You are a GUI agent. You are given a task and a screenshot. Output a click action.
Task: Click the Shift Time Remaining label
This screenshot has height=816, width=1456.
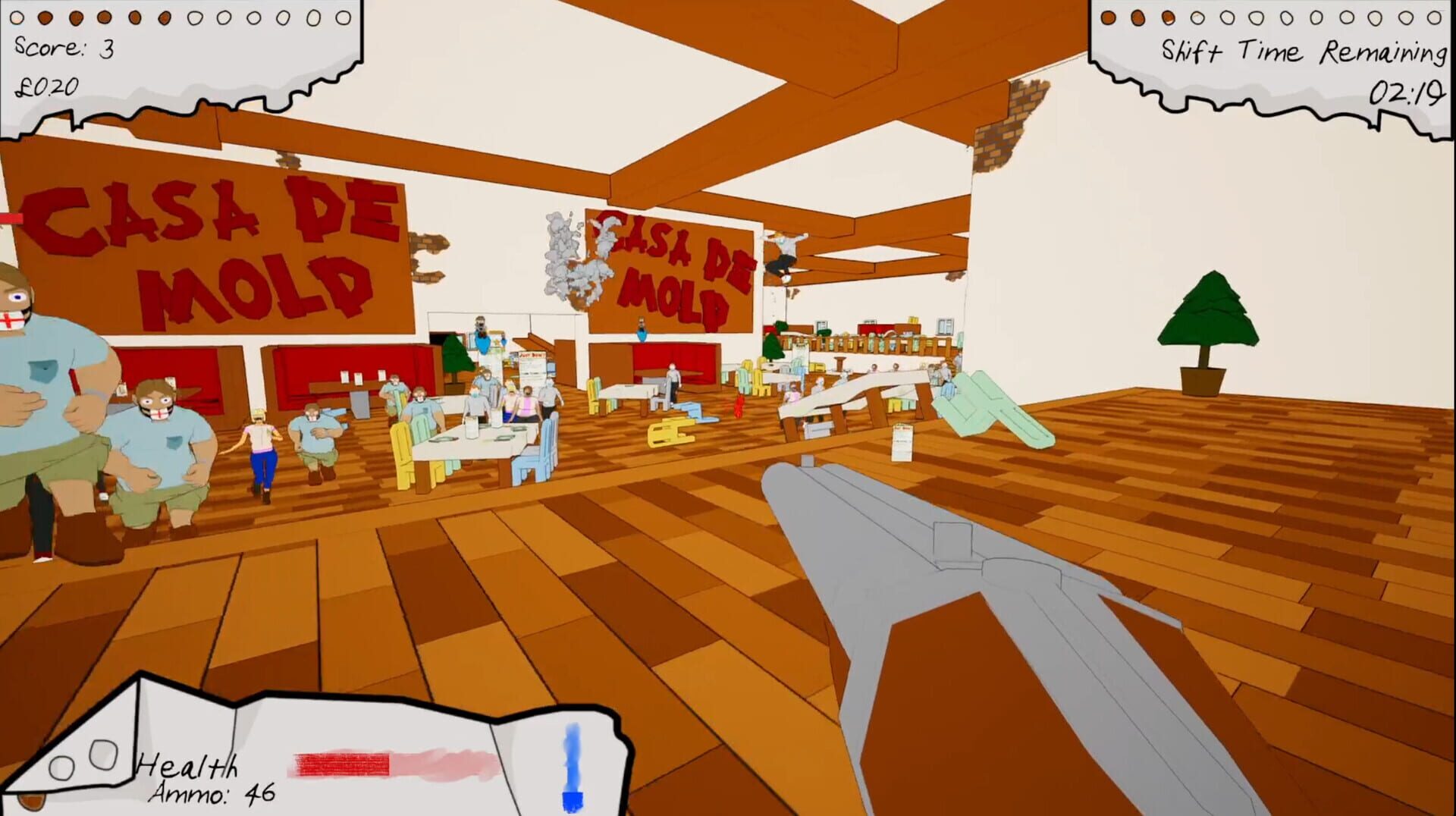click(x=1301, y=52)
